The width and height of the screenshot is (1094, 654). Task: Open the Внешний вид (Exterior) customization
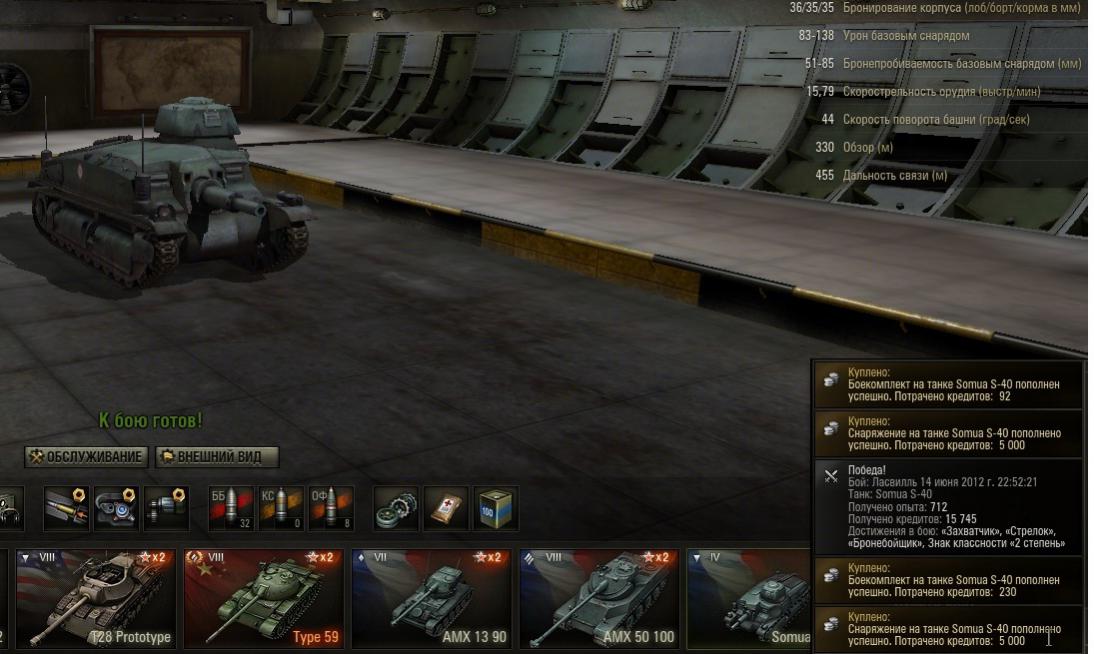point(216,457)
